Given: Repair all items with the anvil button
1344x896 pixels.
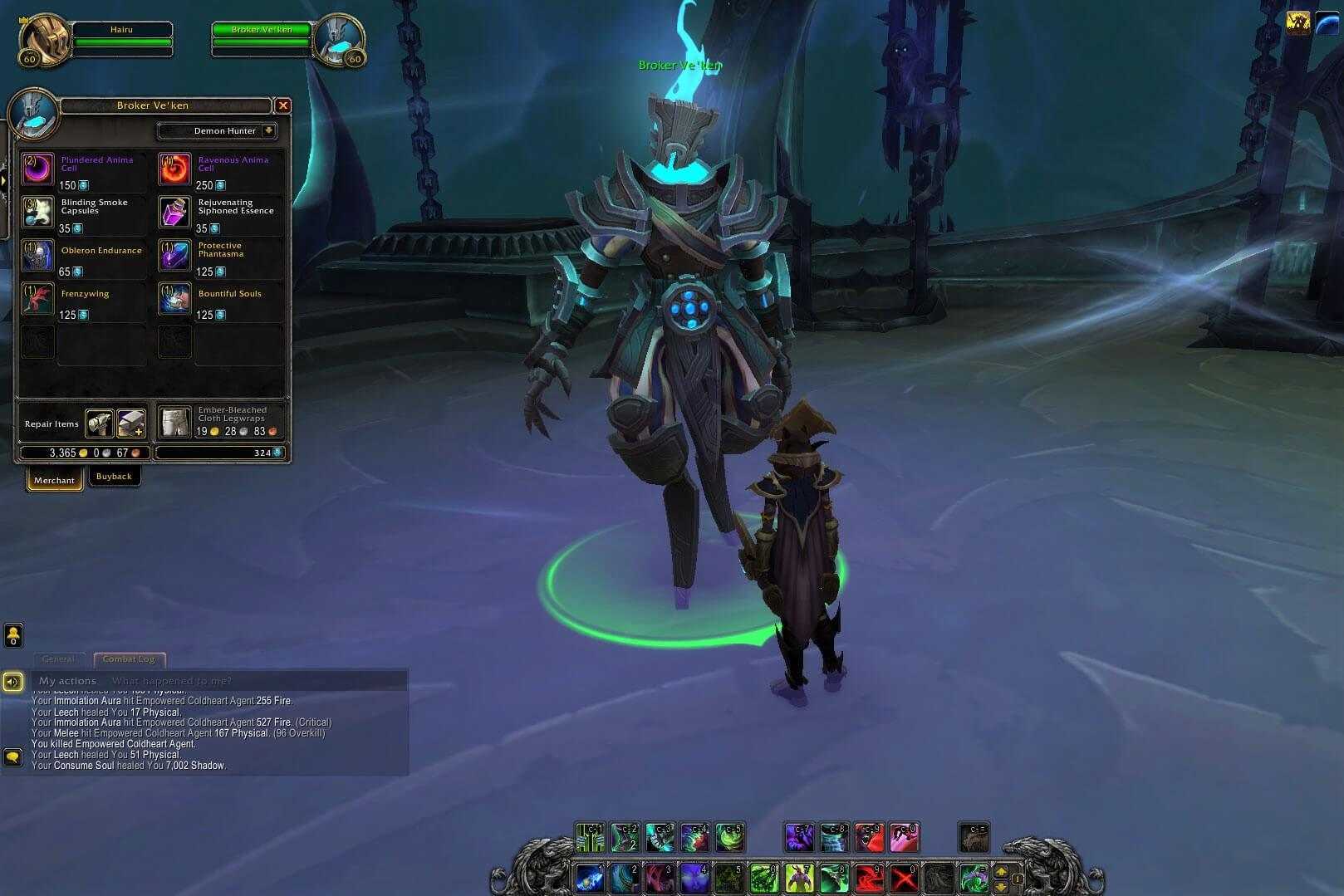Looking at the screenshot, I should (x=131, y=424).
